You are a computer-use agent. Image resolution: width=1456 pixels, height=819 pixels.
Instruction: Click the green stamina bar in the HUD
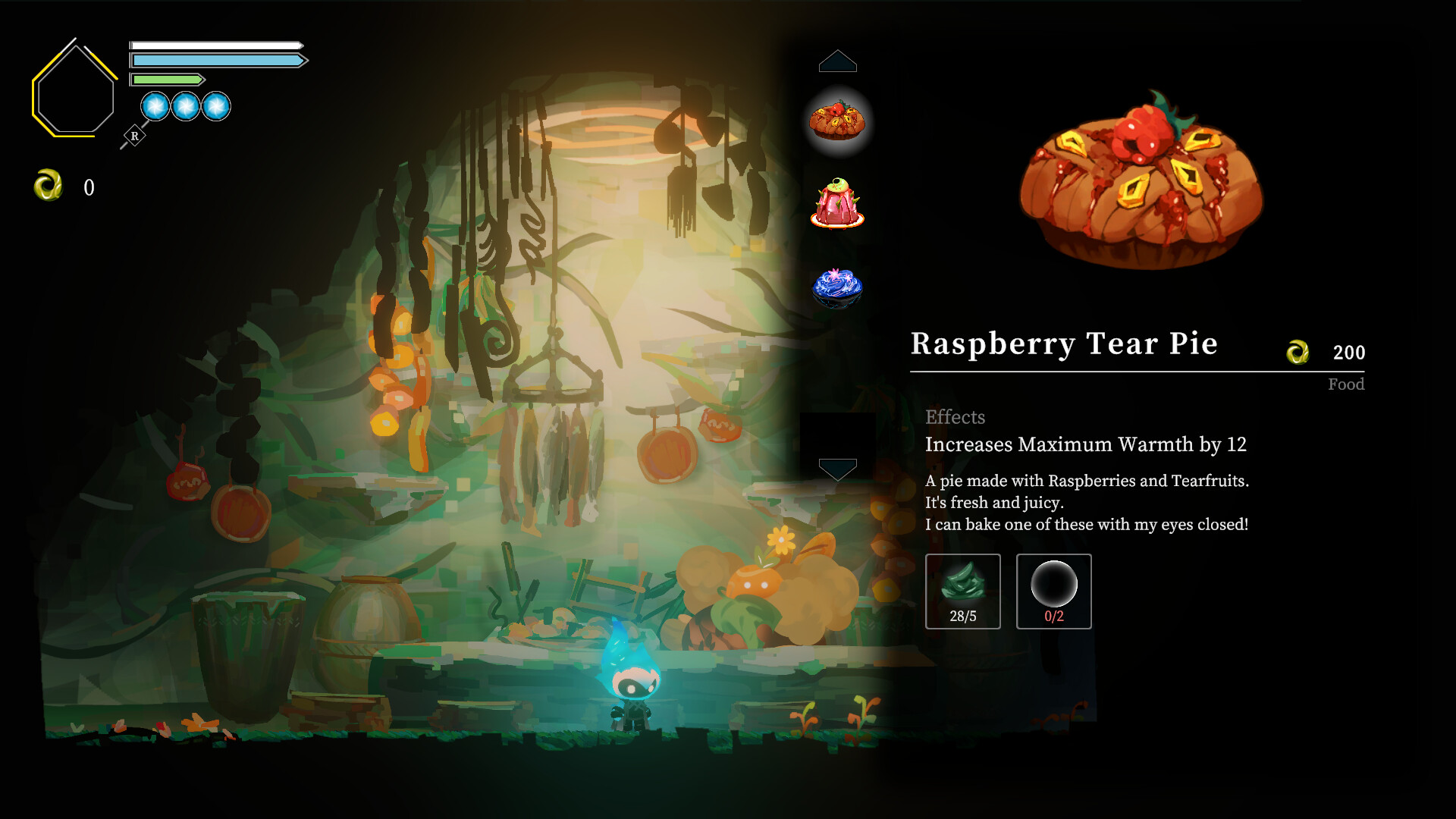tap(167, 78)
